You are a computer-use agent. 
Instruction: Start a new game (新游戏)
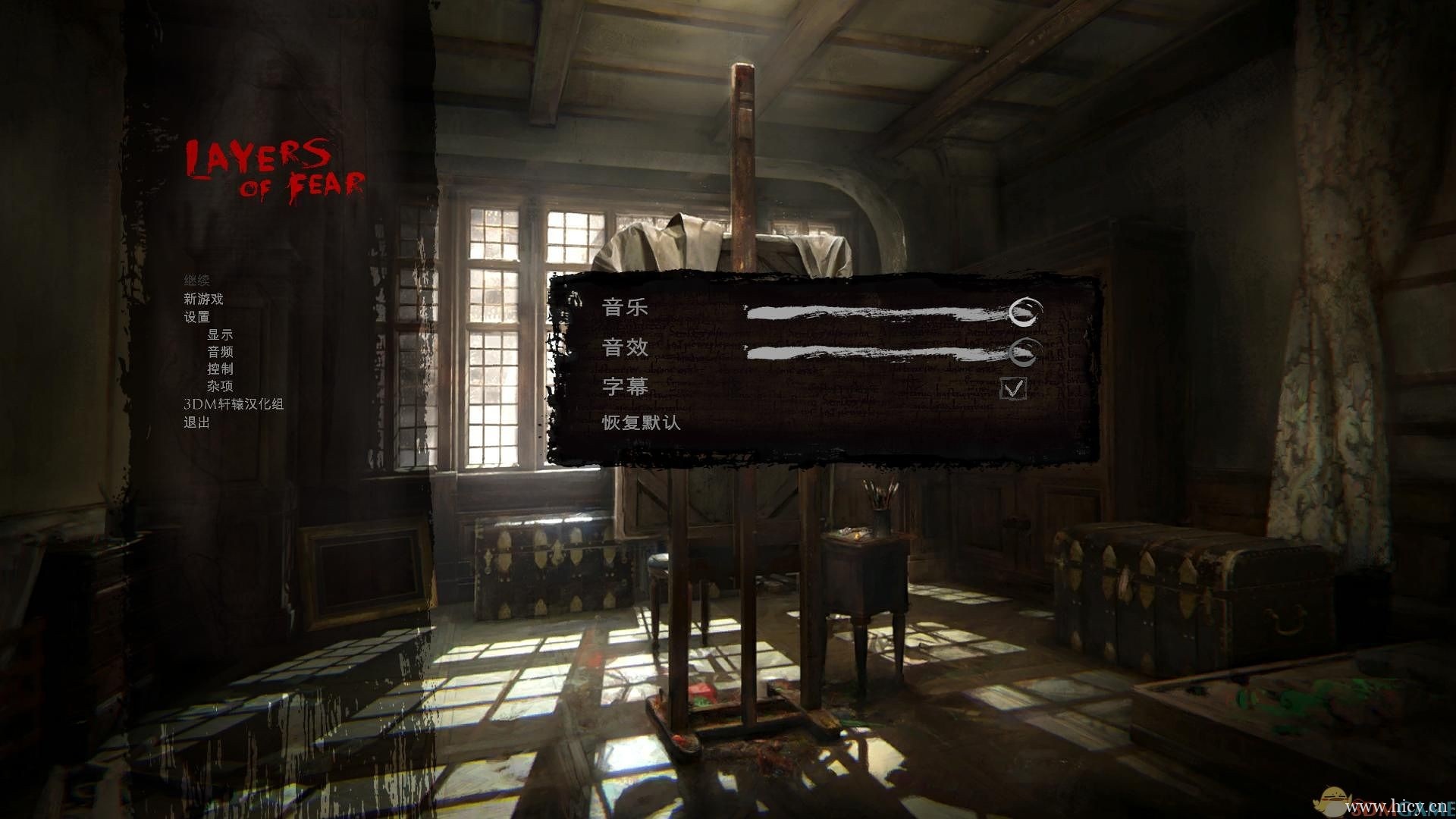tap(203, 299)
